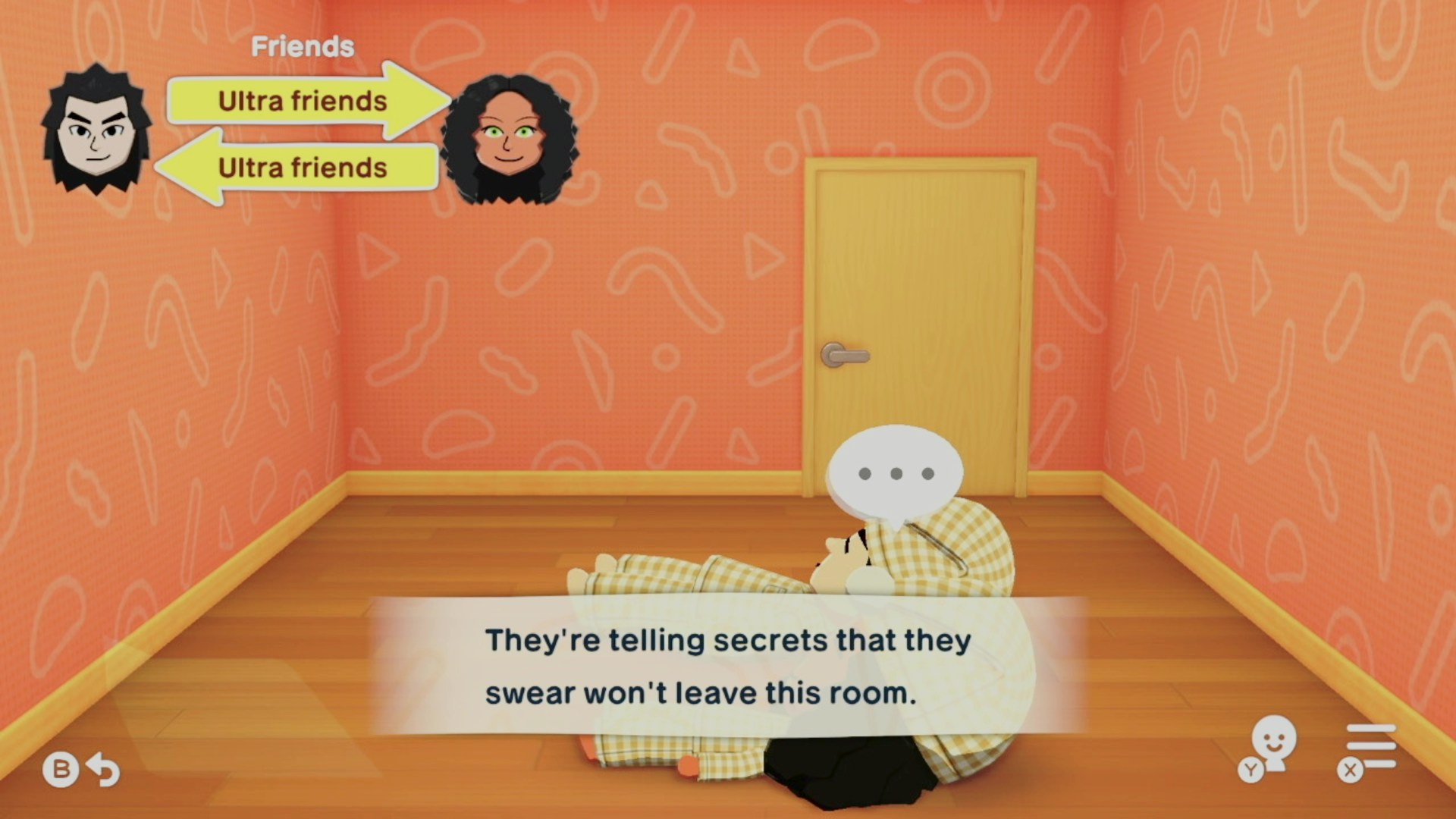
Task: Open the three-lines menu icon
Action: (1370, 747)
